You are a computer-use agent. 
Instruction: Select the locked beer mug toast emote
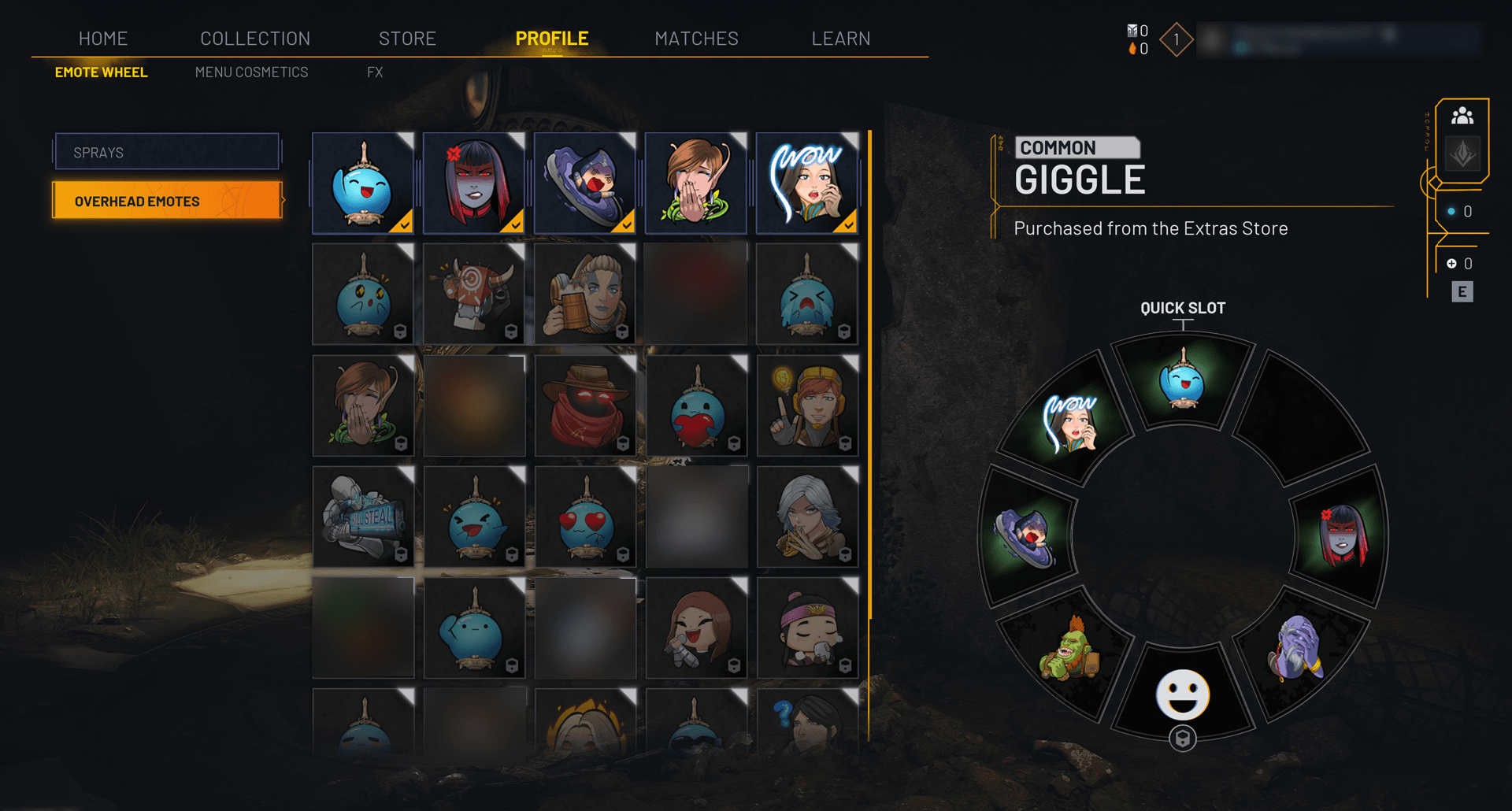pos(585,294)
